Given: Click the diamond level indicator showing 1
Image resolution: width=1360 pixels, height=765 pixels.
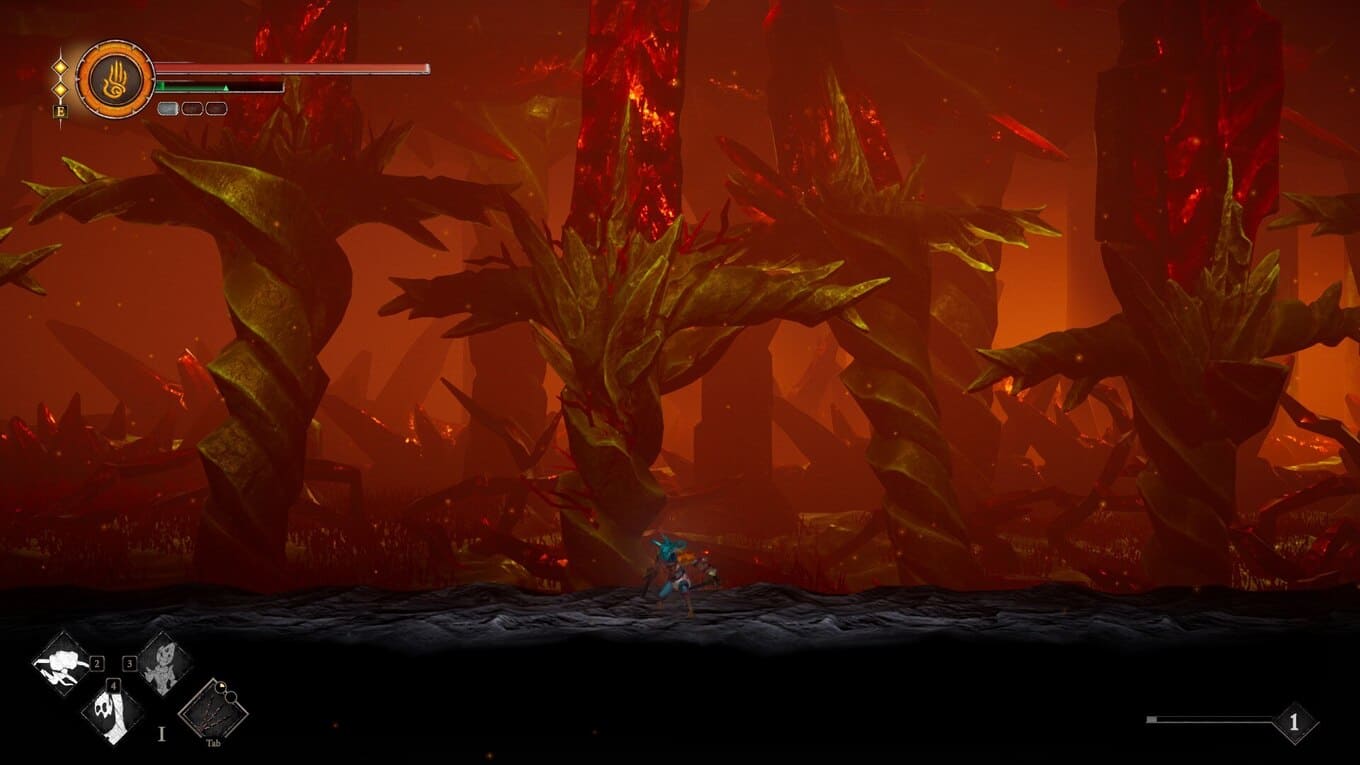Looking at the screenshot, I should click(x=1294, y=722).
